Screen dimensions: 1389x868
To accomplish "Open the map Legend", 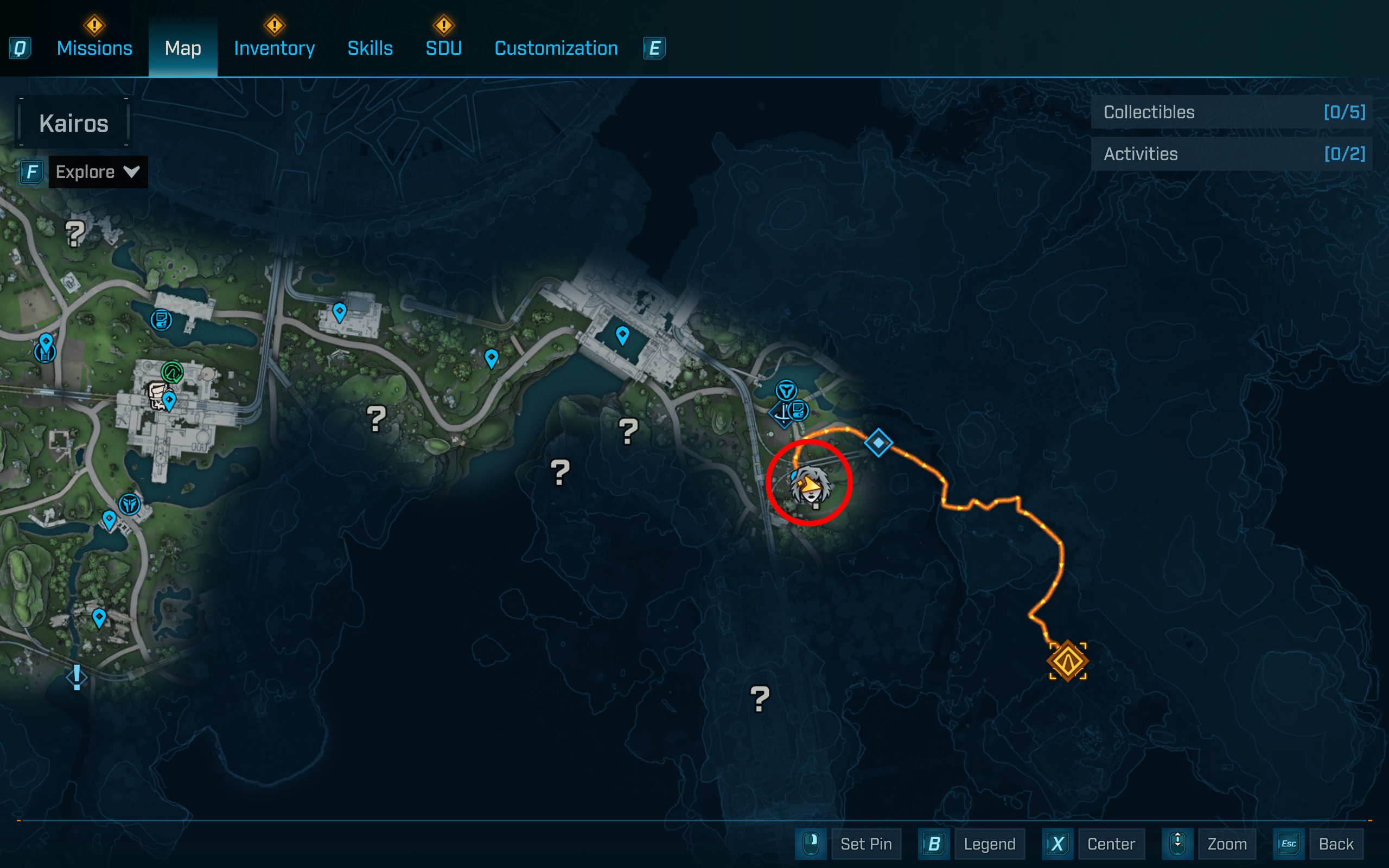I will [990, 844].
